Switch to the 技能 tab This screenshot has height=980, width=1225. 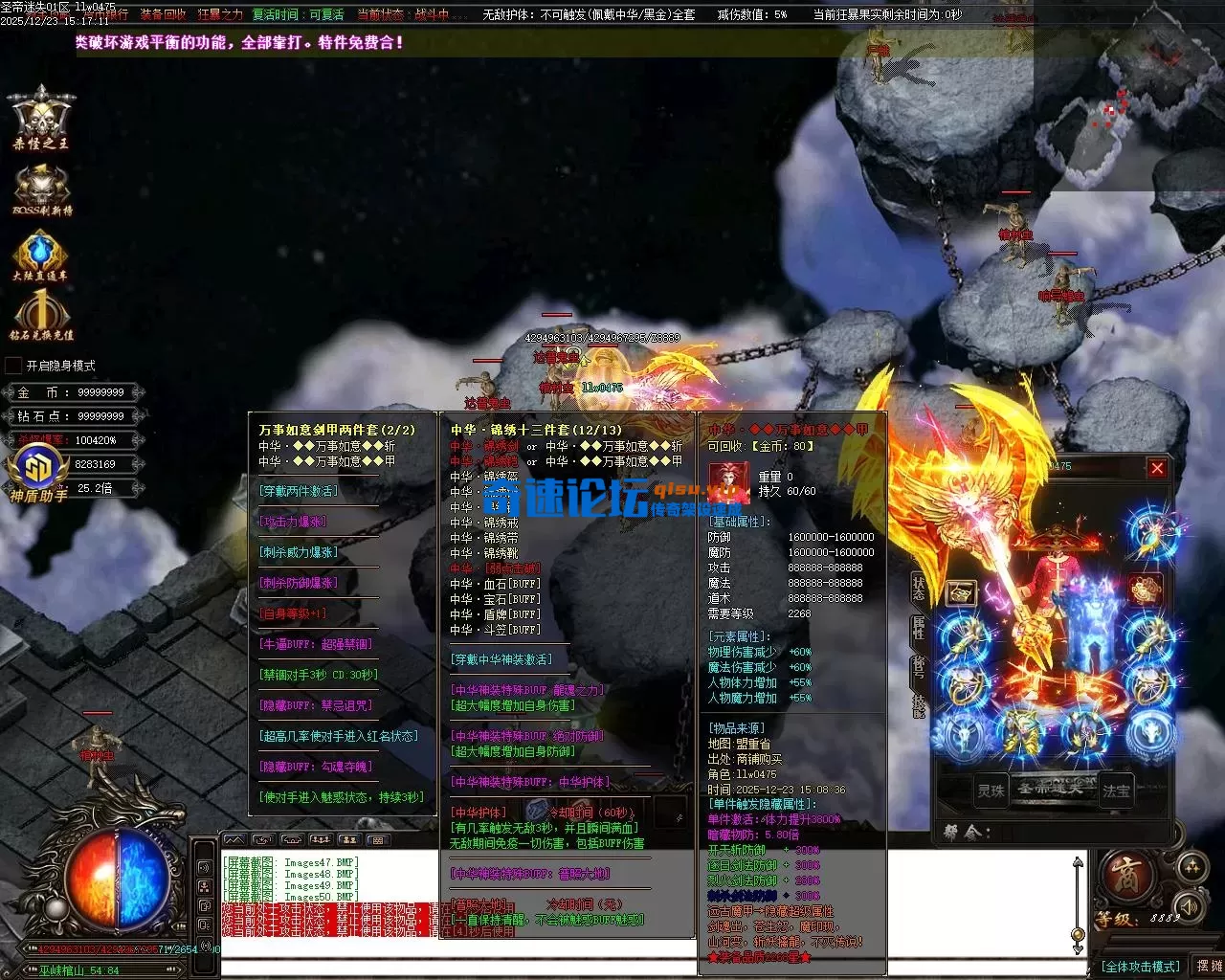(919, 703)
